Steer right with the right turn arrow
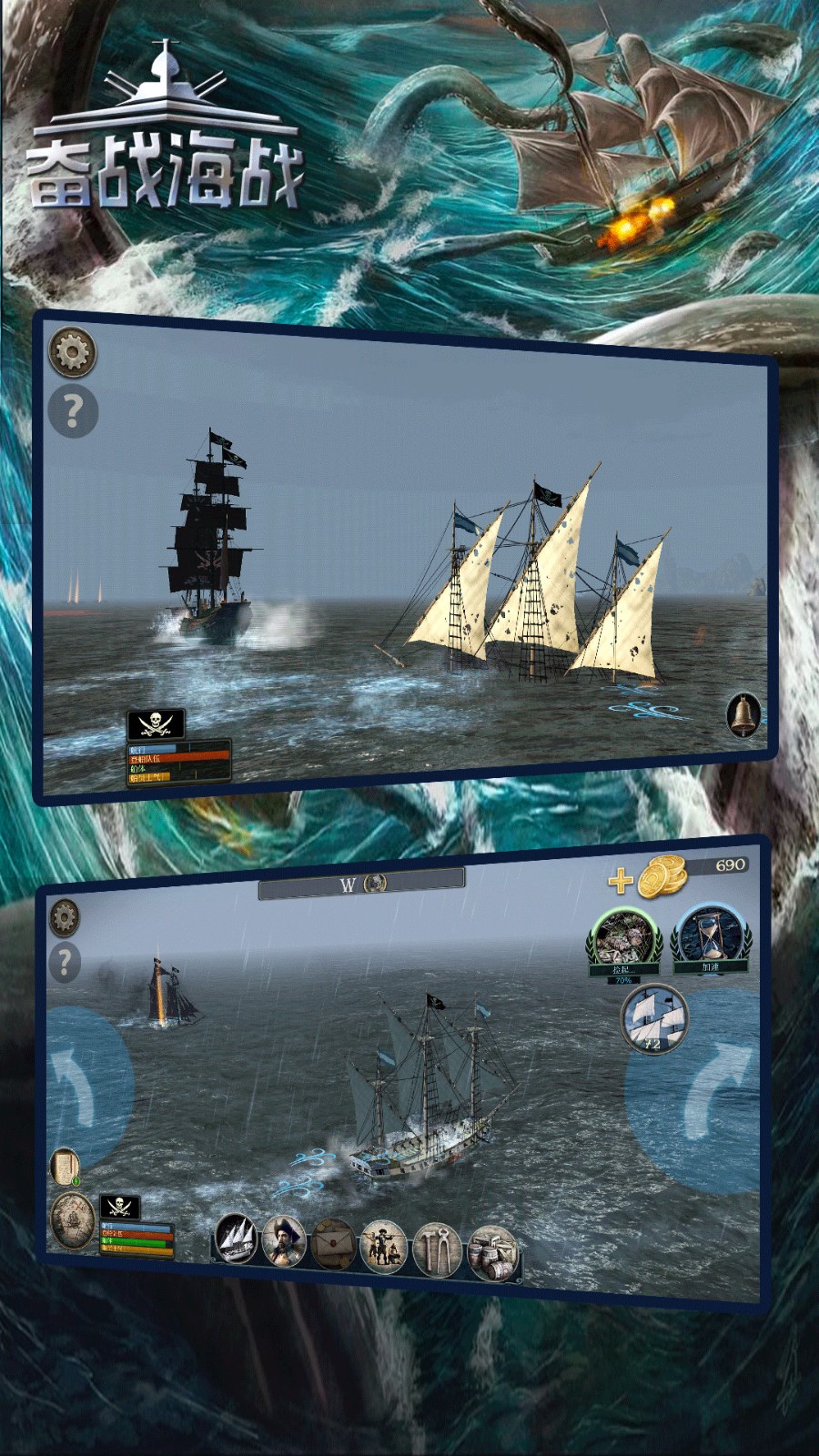819x1456 pixels. (712, 1090)
